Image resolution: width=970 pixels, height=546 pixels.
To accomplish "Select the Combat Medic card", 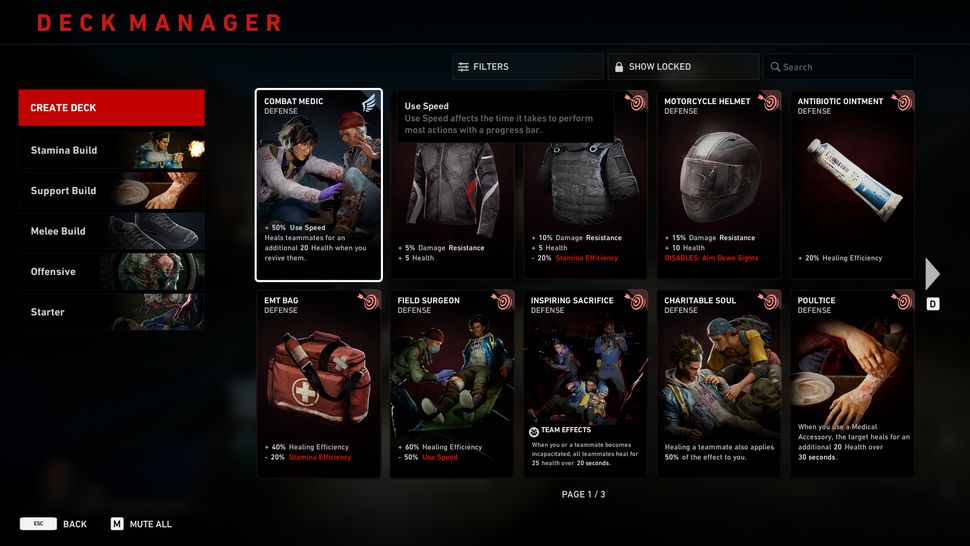I will (x=318, y=186).
